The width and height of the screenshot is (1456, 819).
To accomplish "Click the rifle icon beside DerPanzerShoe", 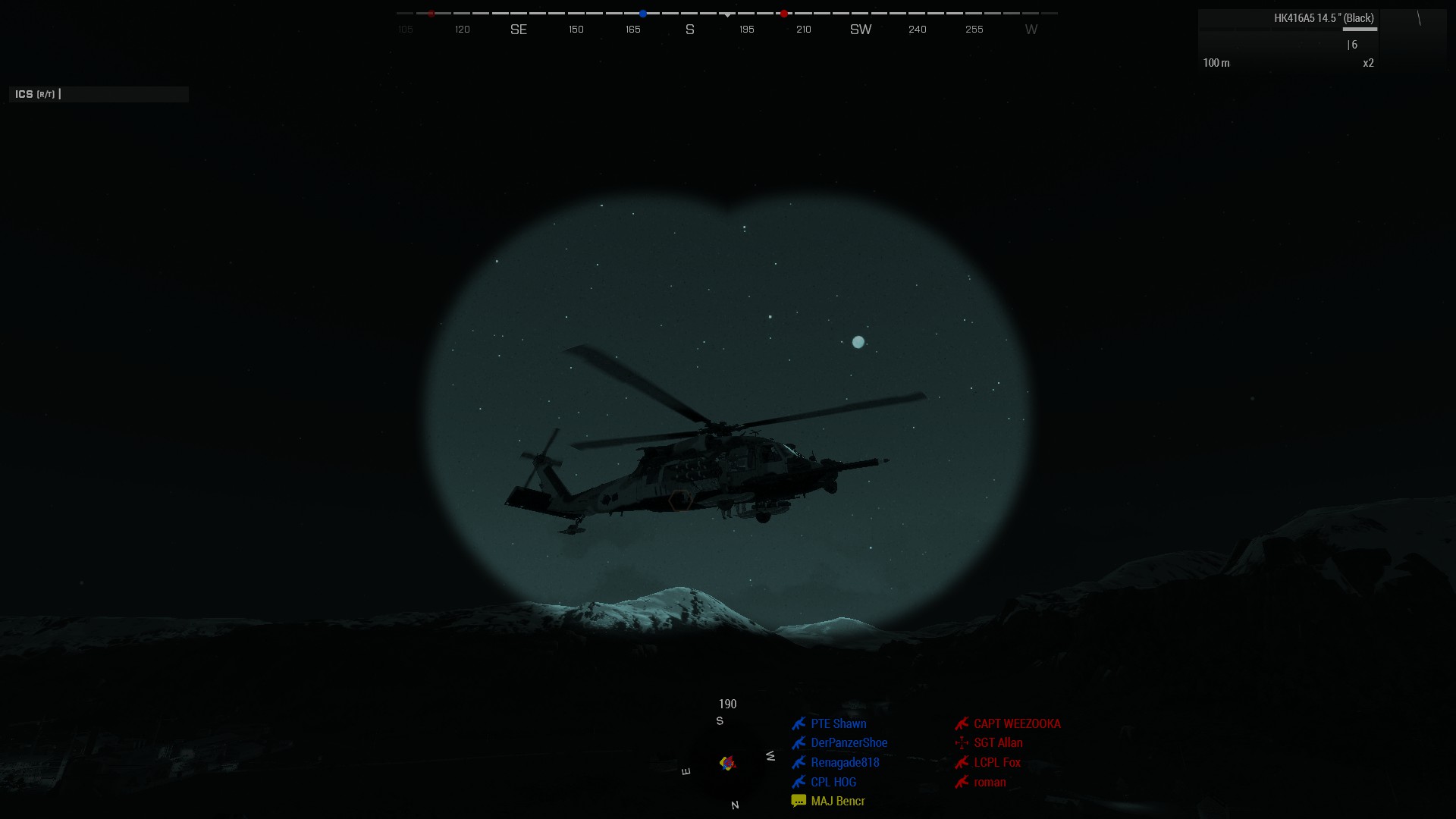I will (x=800, y=743).
